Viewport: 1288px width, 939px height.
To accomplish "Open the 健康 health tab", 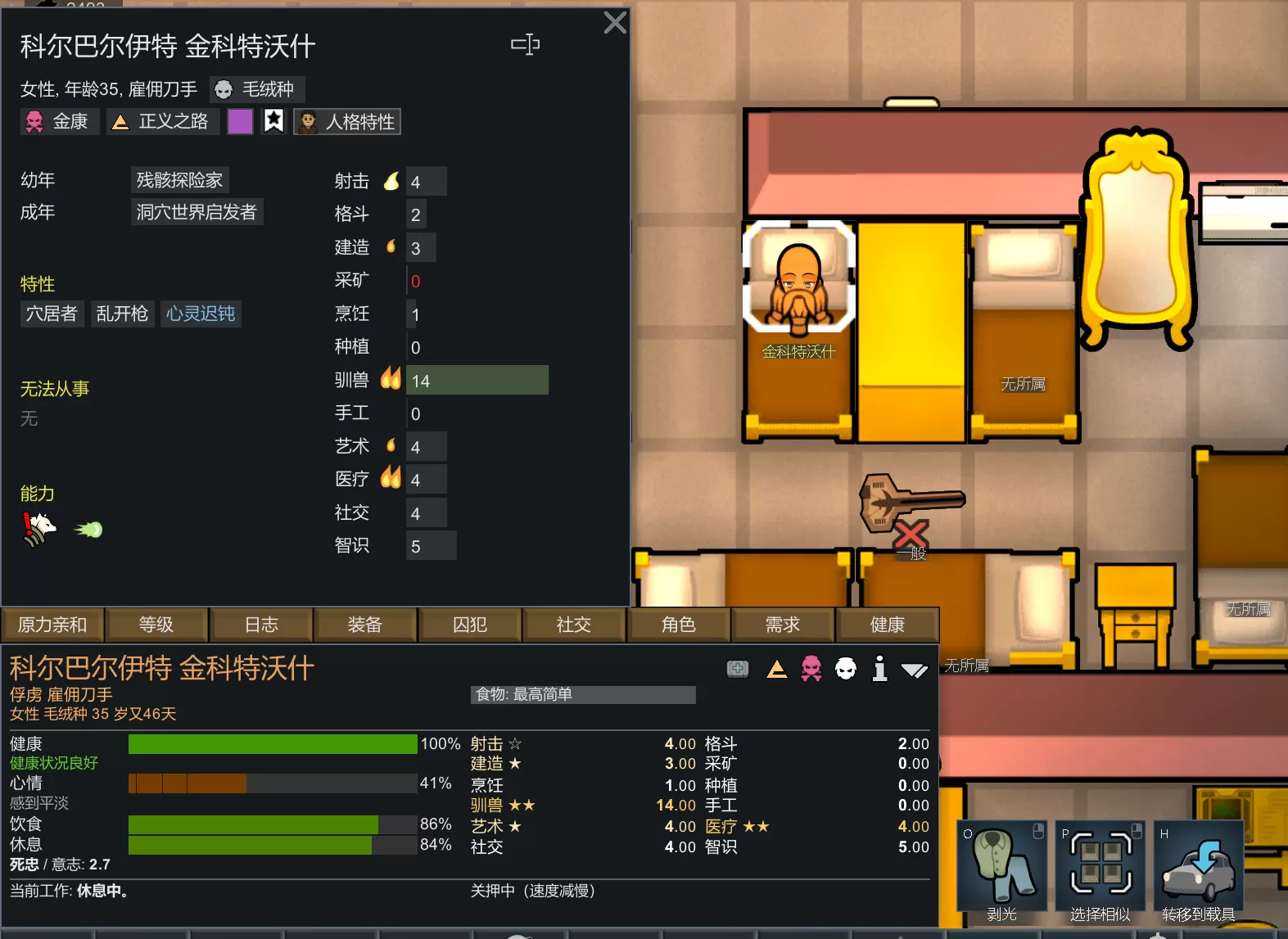I will pos(887,625).
